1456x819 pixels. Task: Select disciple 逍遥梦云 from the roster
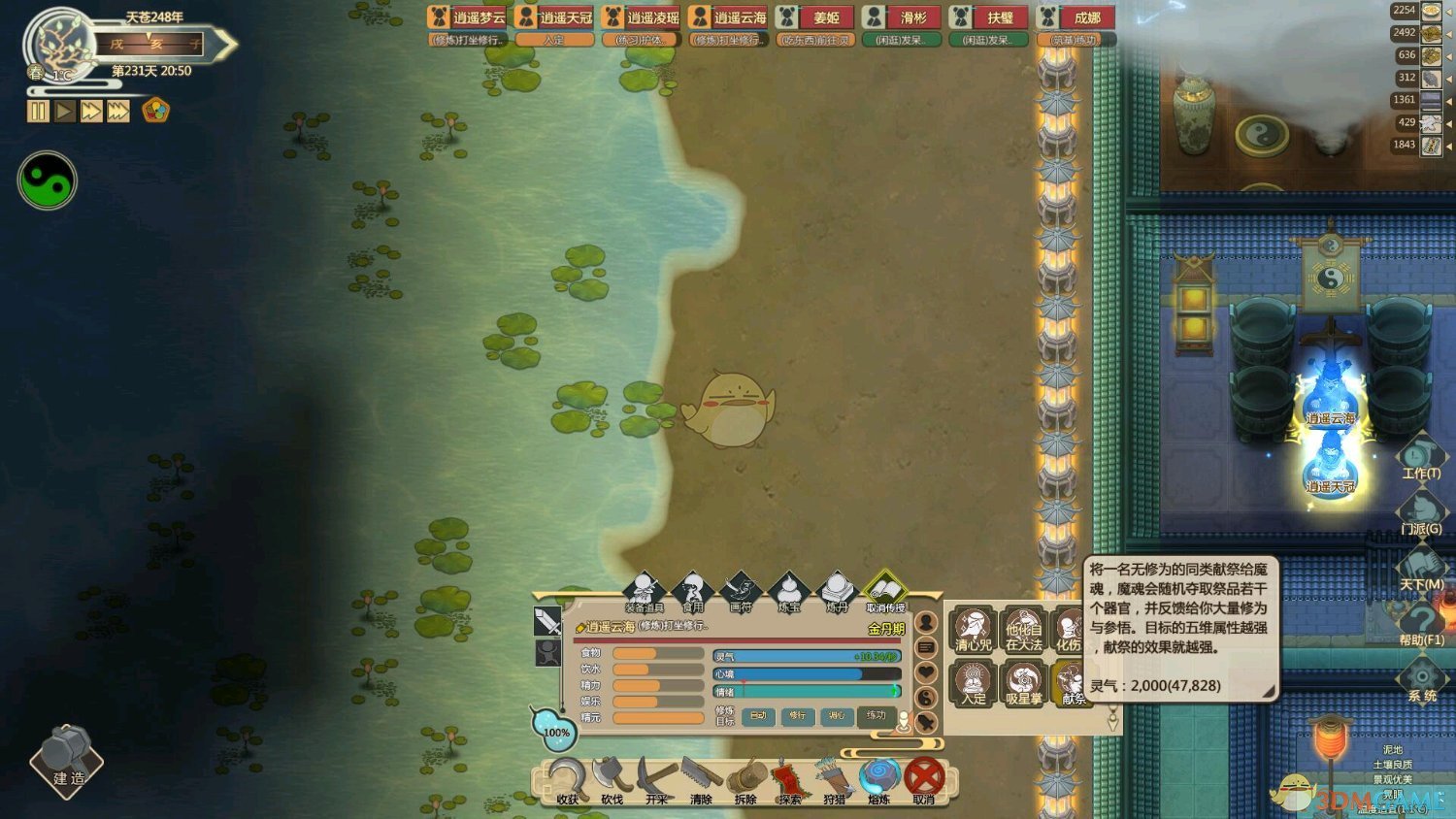tap(468, 17)
